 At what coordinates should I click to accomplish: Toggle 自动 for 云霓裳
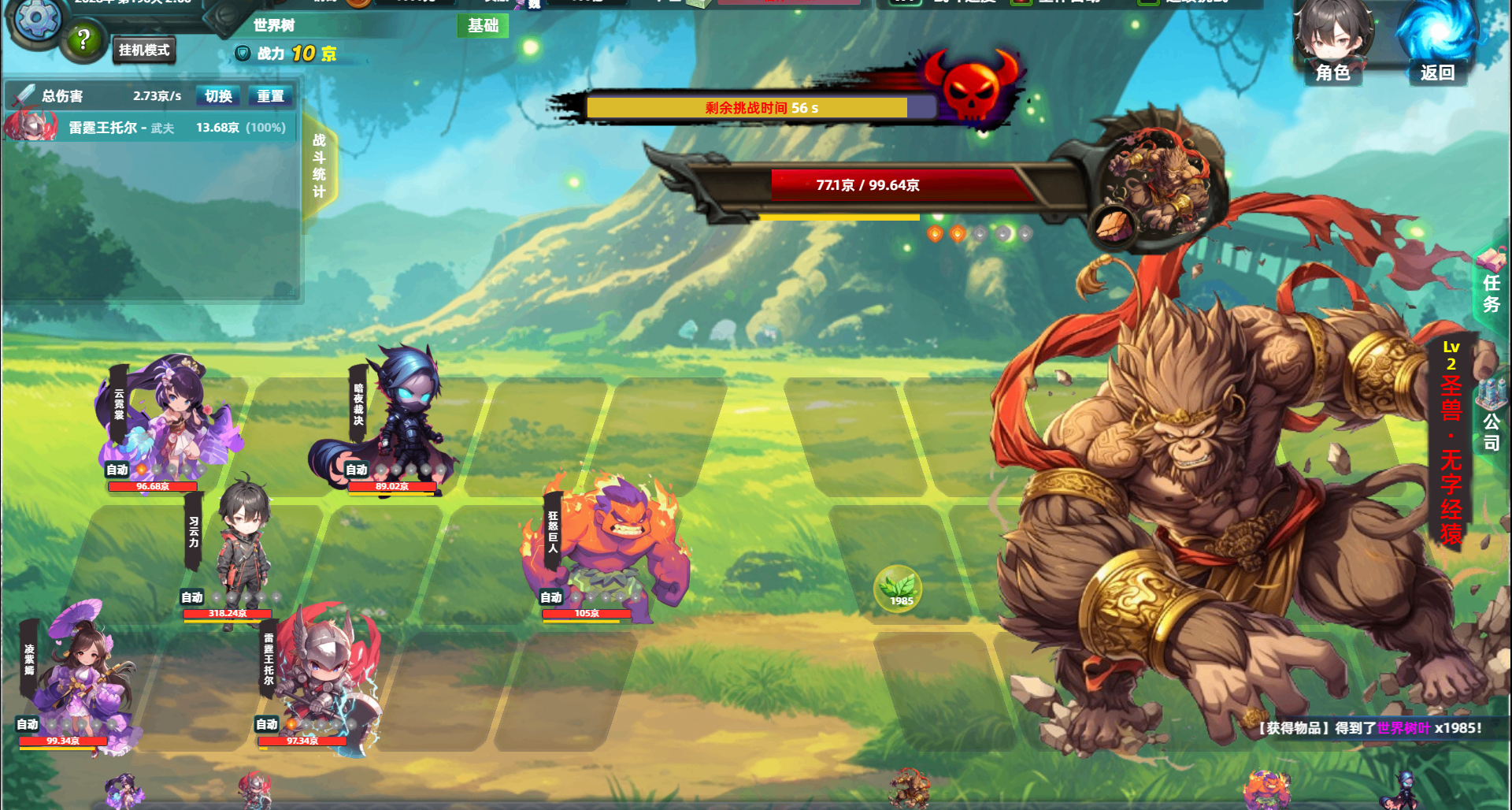pyautogui.click(x=117, y=470)
